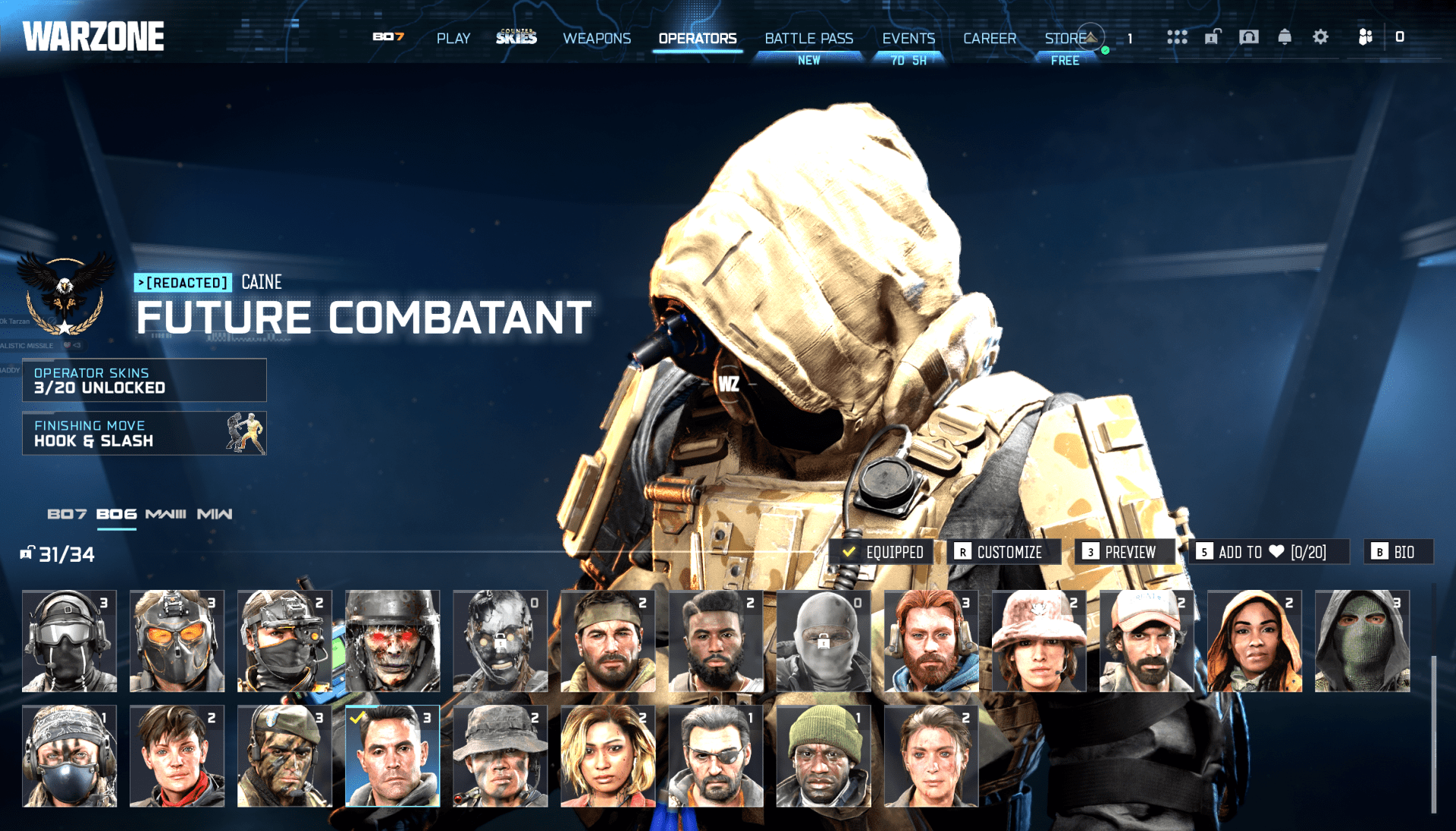The image size is (1456, 831).
Task: Open voice chat headset icon
Action: [x=1247, y=37]
